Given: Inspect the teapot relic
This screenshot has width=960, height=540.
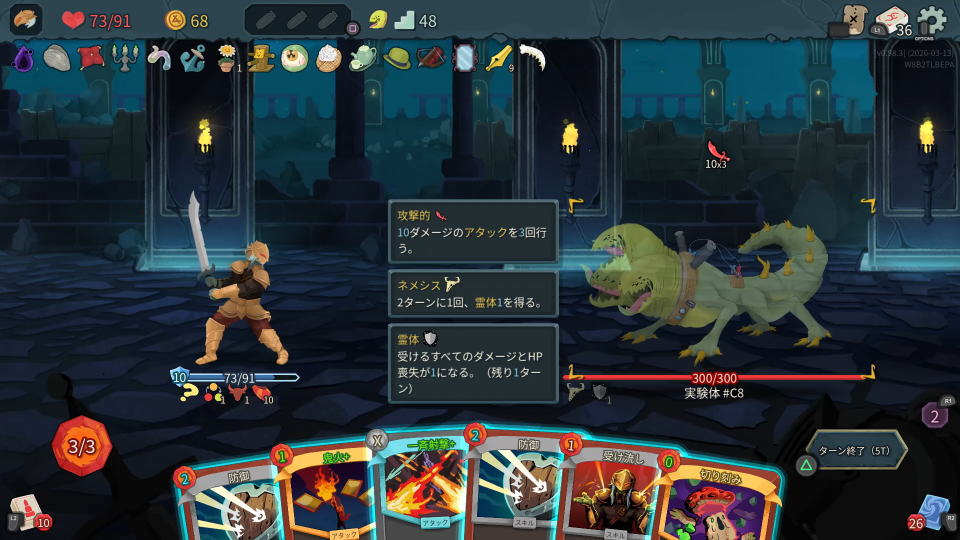Looking at the screenshot, I should pos(362,59).
